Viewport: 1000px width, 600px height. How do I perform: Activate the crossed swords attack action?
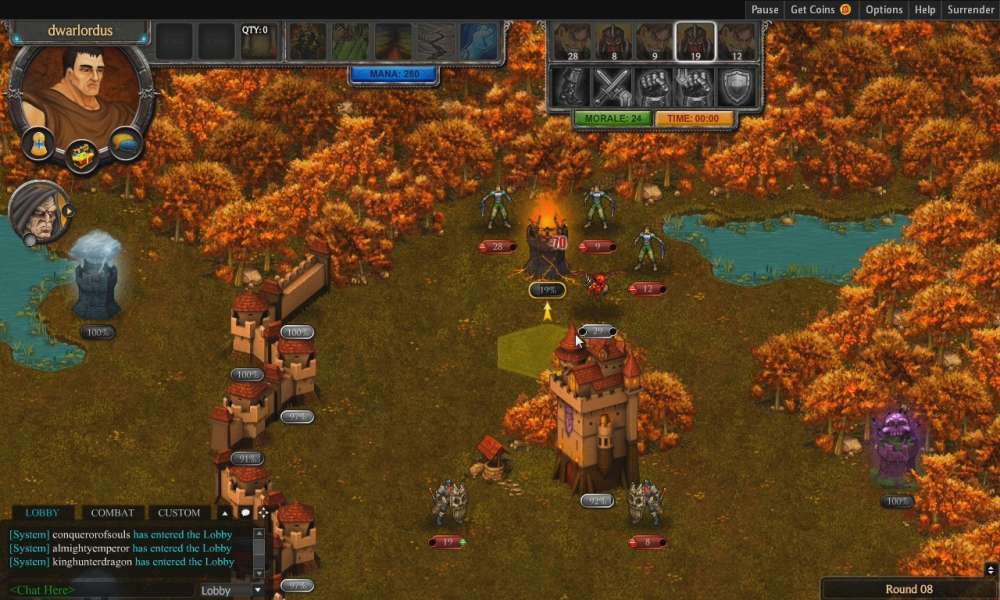[612, 88]
